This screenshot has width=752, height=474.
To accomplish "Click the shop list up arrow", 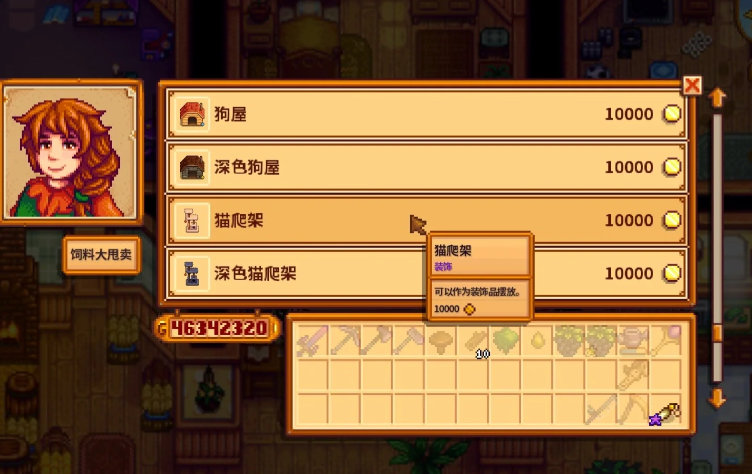I will click(x=716, y=98).
